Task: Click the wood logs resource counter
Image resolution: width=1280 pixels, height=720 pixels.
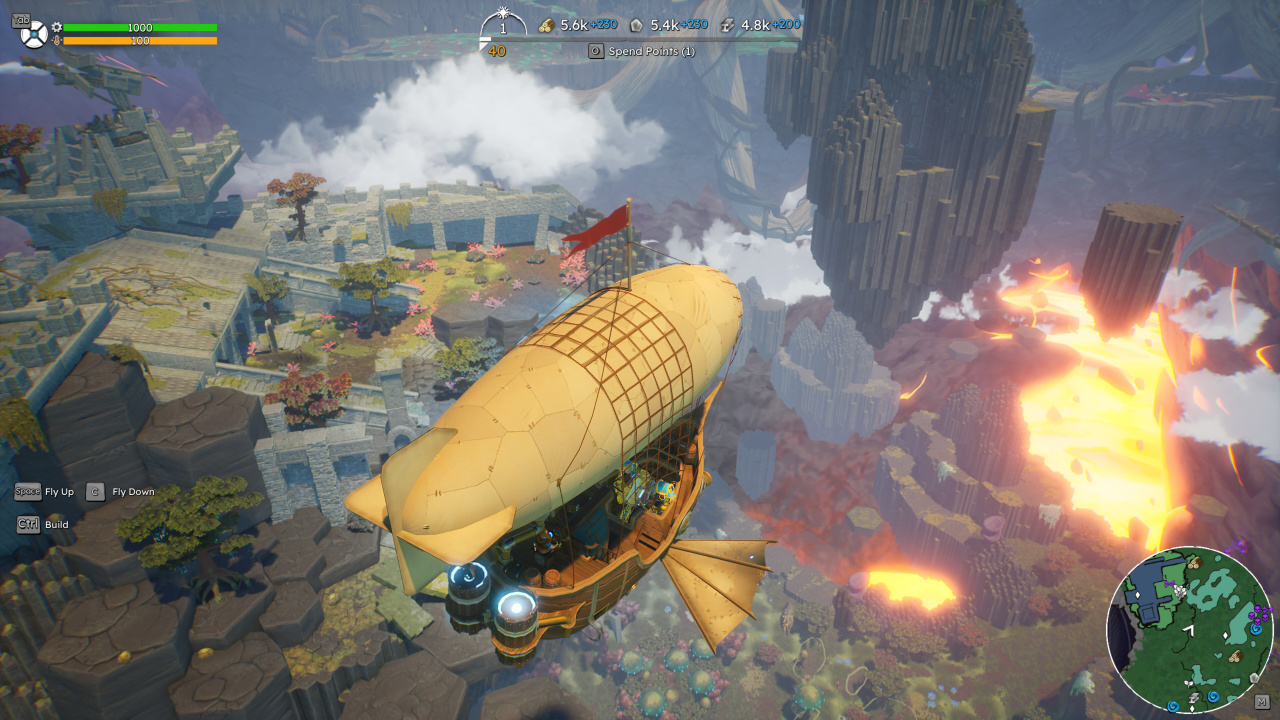Action: point(577,25)
